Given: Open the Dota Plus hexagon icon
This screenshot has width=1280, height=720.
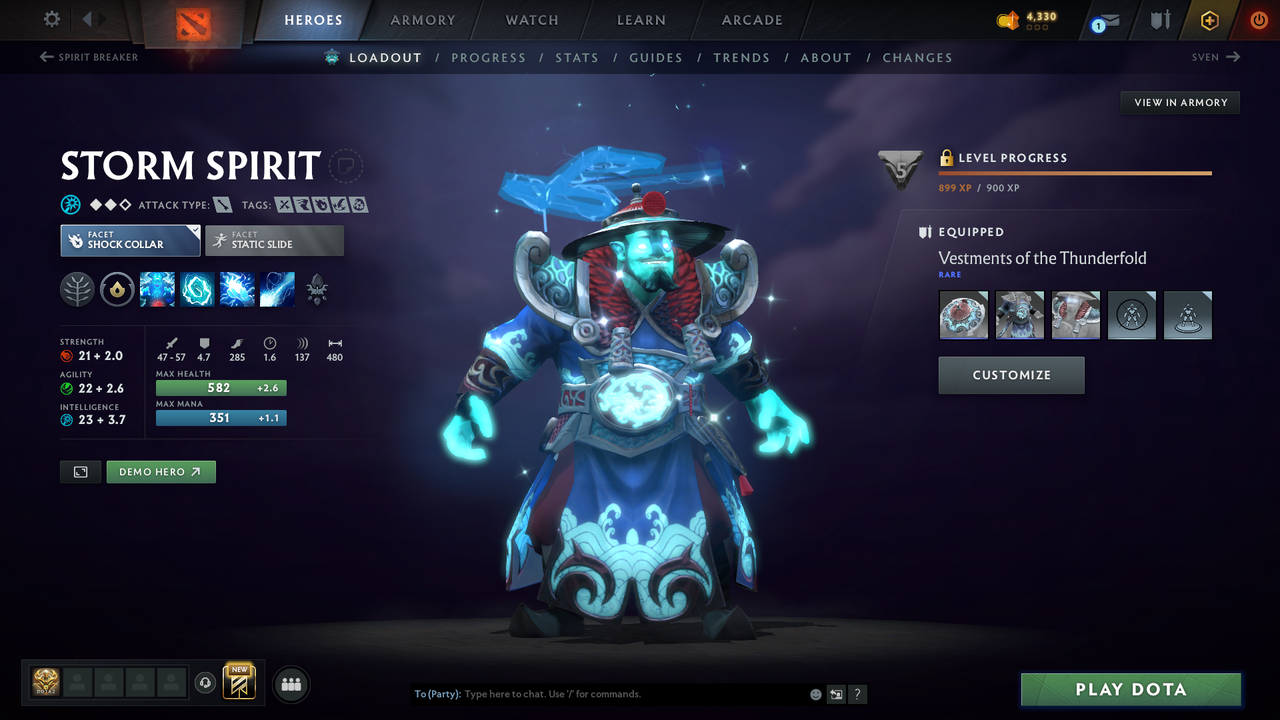Looking at the screenshot, I should click(x=1209, y=20).
